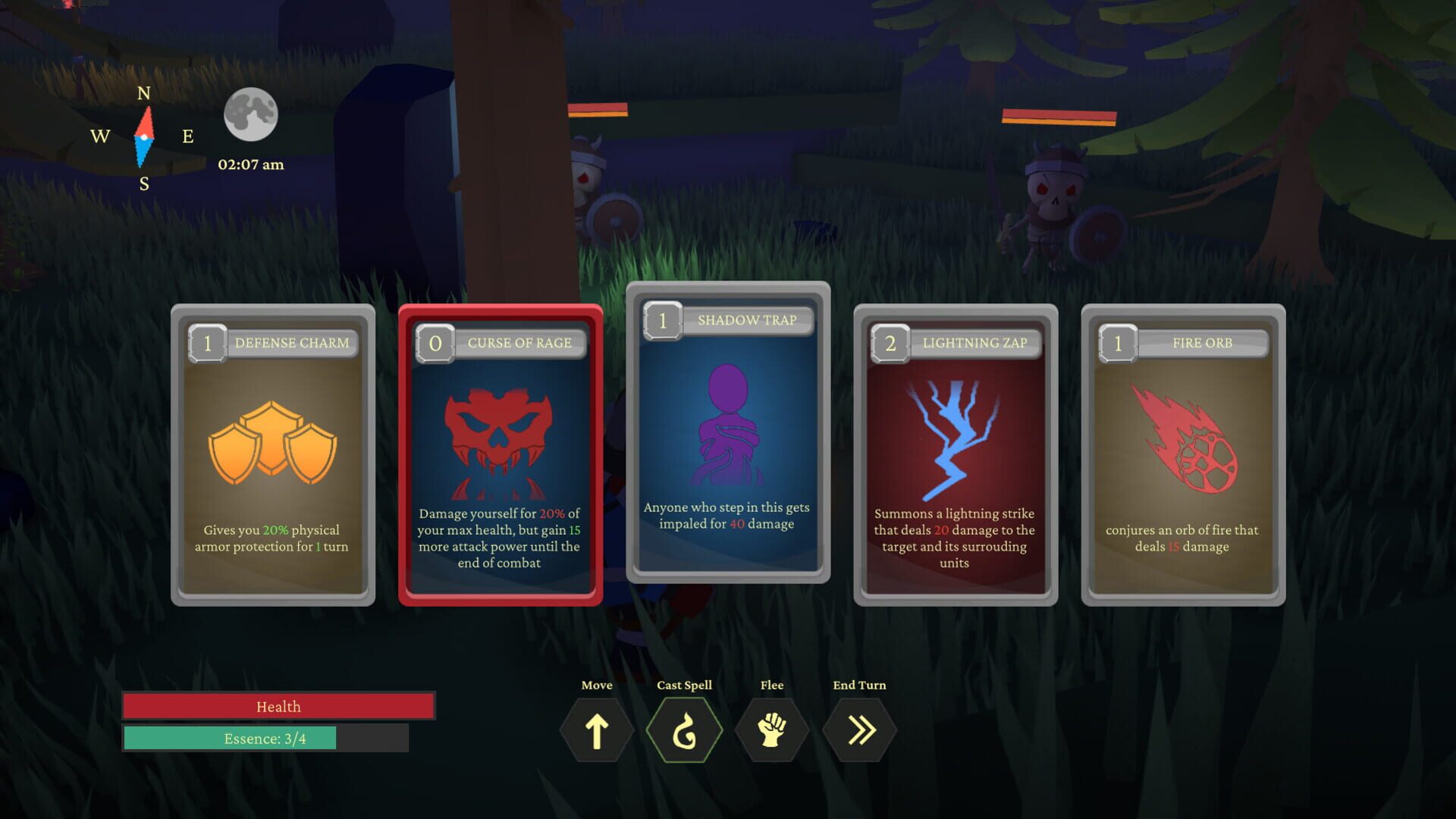Click the Essence 3/4 progress bar
This screenshot has height=819, width=1456.
pyautogui.click(x=267, y=738)
